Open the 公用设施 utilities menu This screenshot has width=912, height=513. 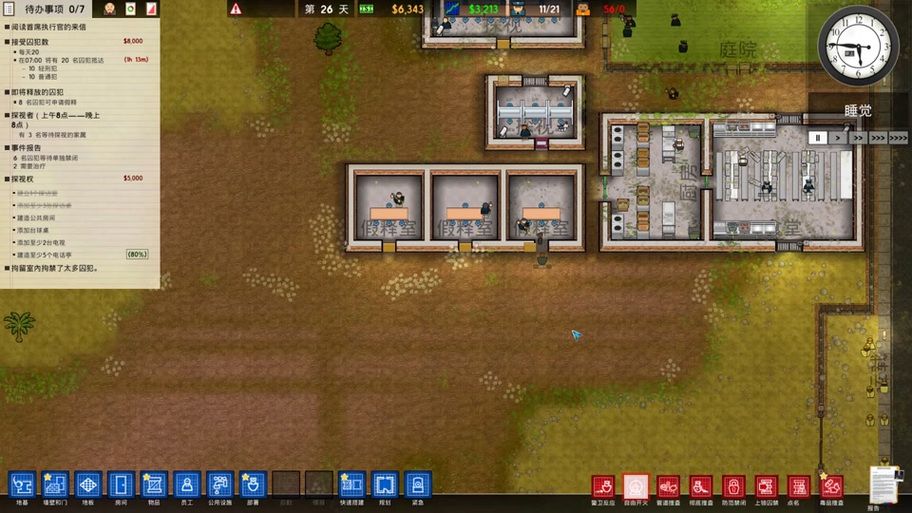pyautogui.click(x=220, y=485)
